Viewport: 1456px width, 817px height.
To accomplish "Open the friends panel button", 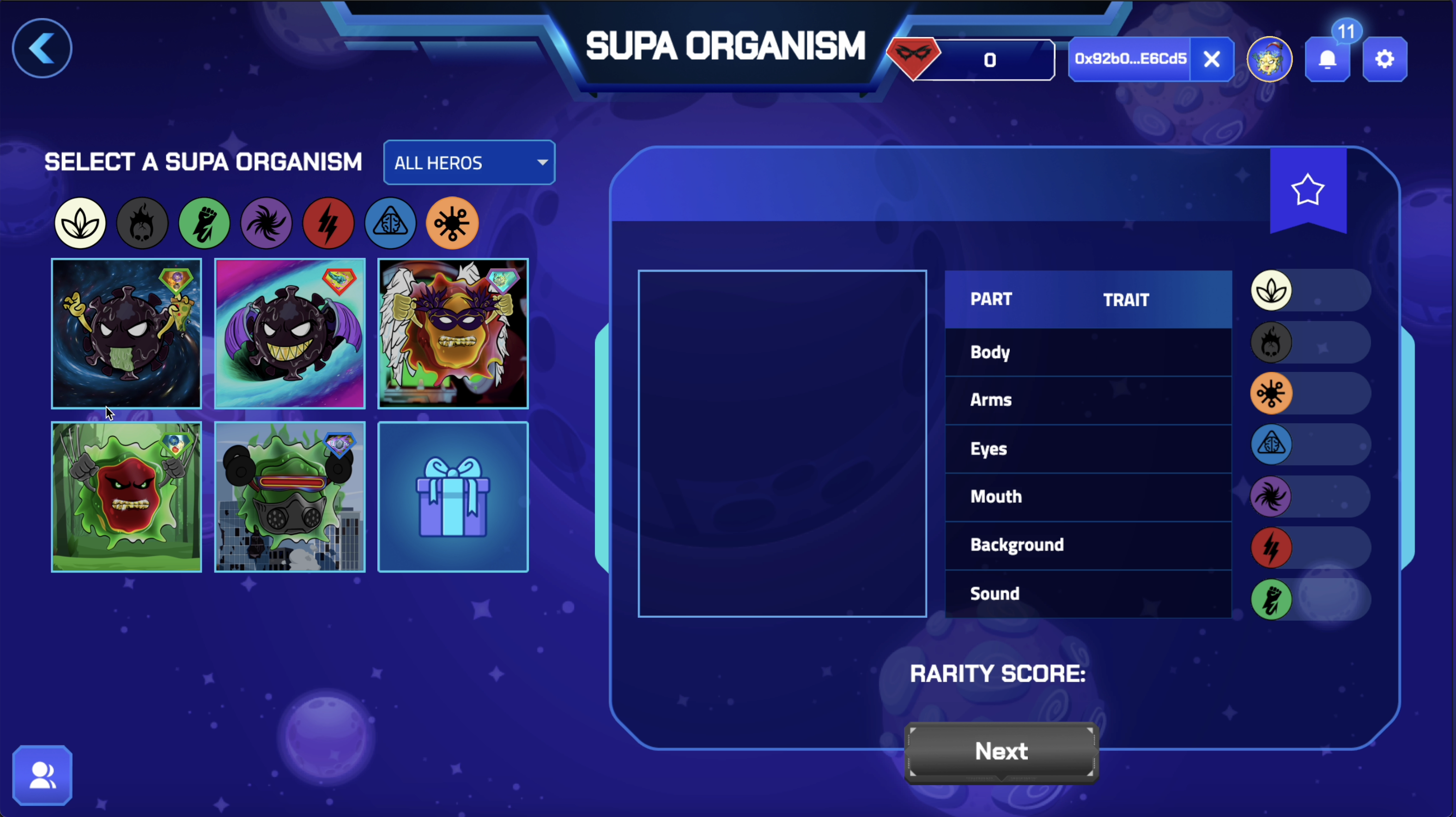I will pyautogui.click(x=42, y=775).
